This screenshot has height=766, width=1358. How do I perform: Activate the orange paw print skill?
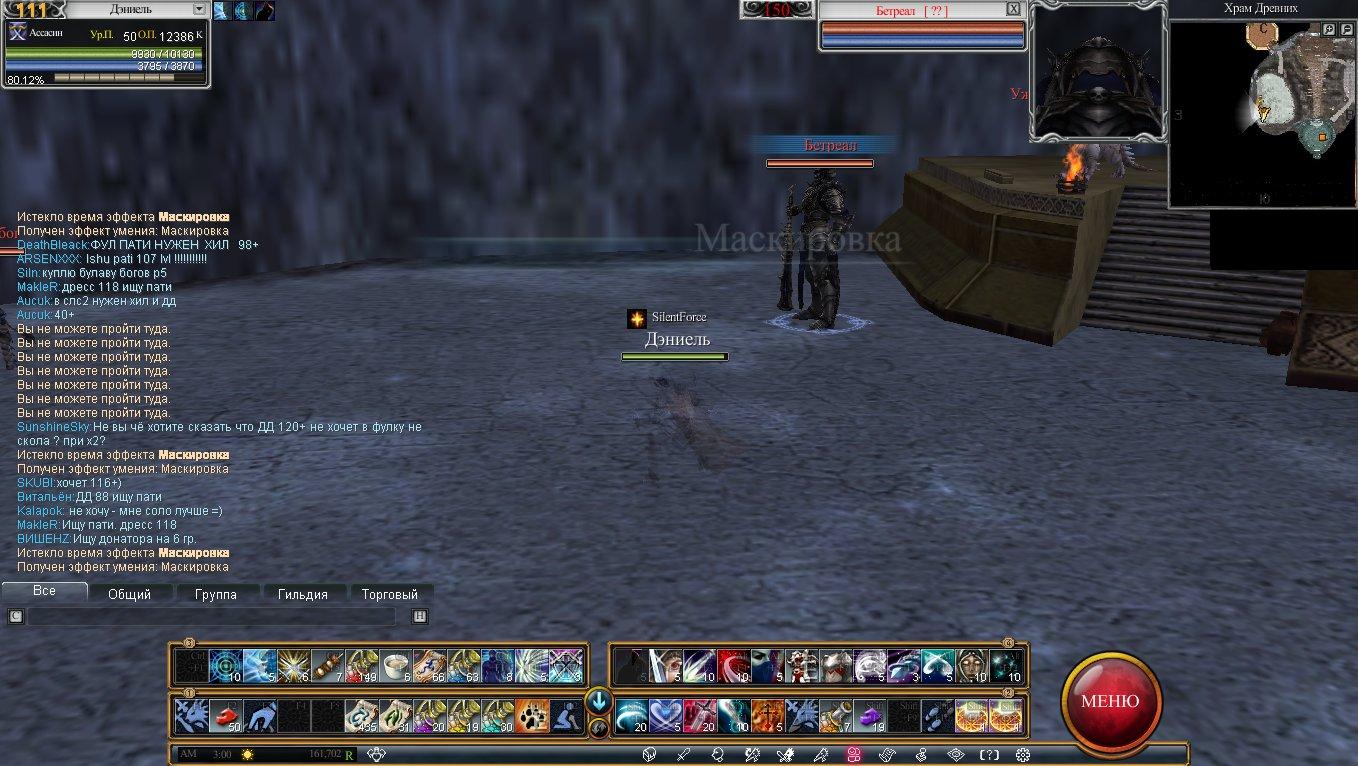click(533, 716)
